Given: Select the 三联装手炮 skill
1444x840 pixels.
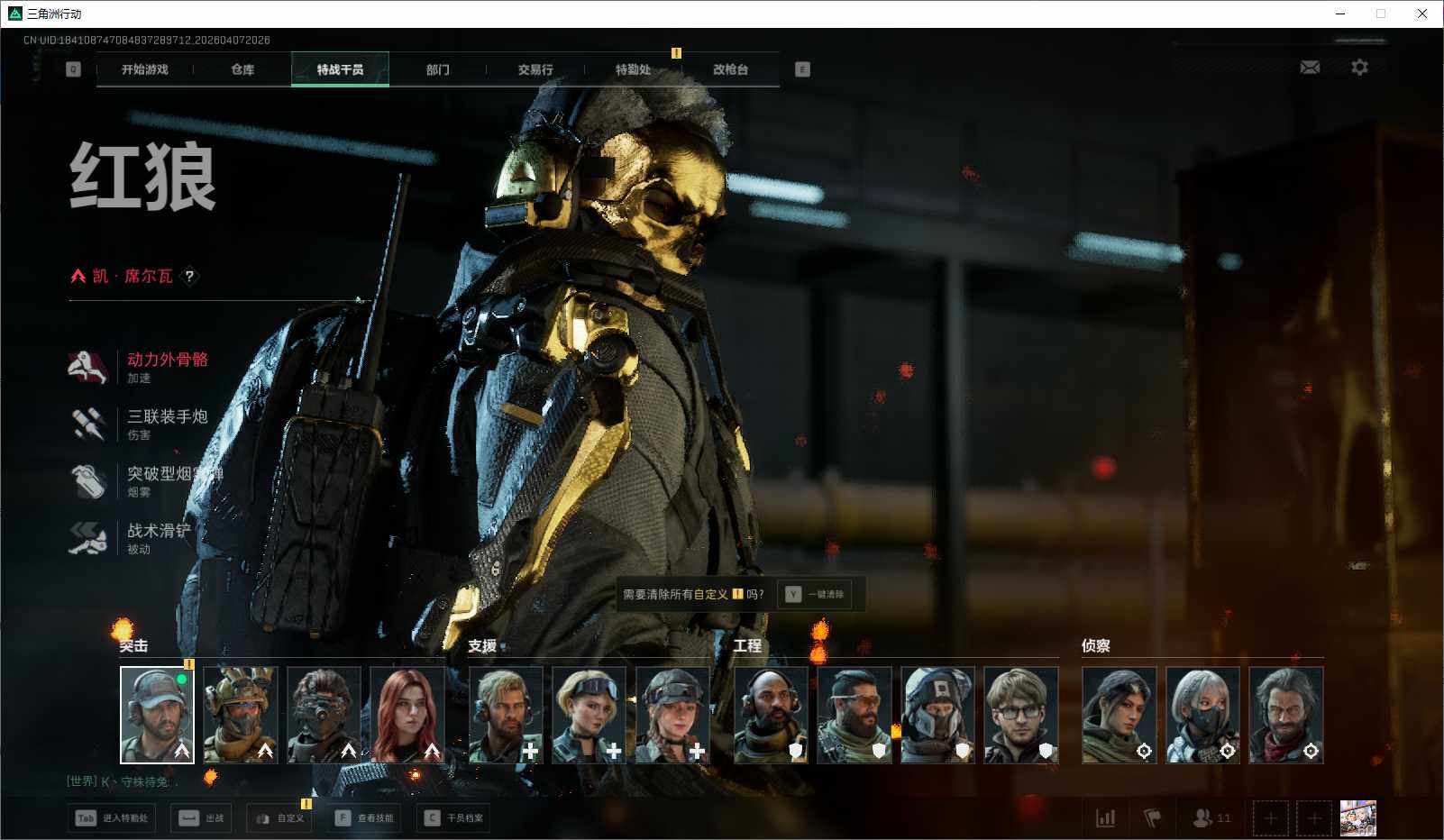Looking at the screenshot, I should pyautogui.click(x=167, y=417).
